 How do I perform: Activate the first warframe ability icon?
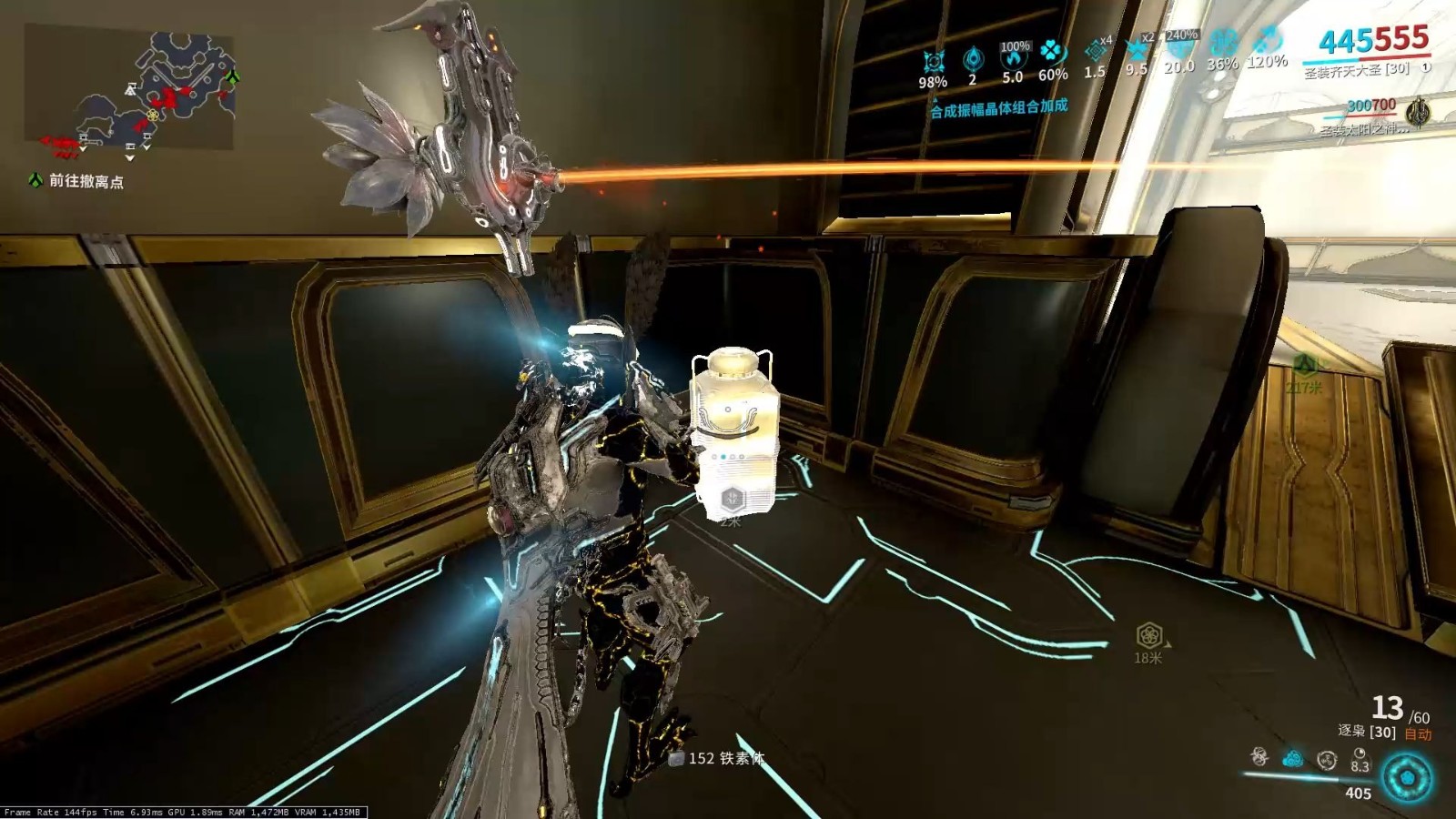coord(1259,756)
